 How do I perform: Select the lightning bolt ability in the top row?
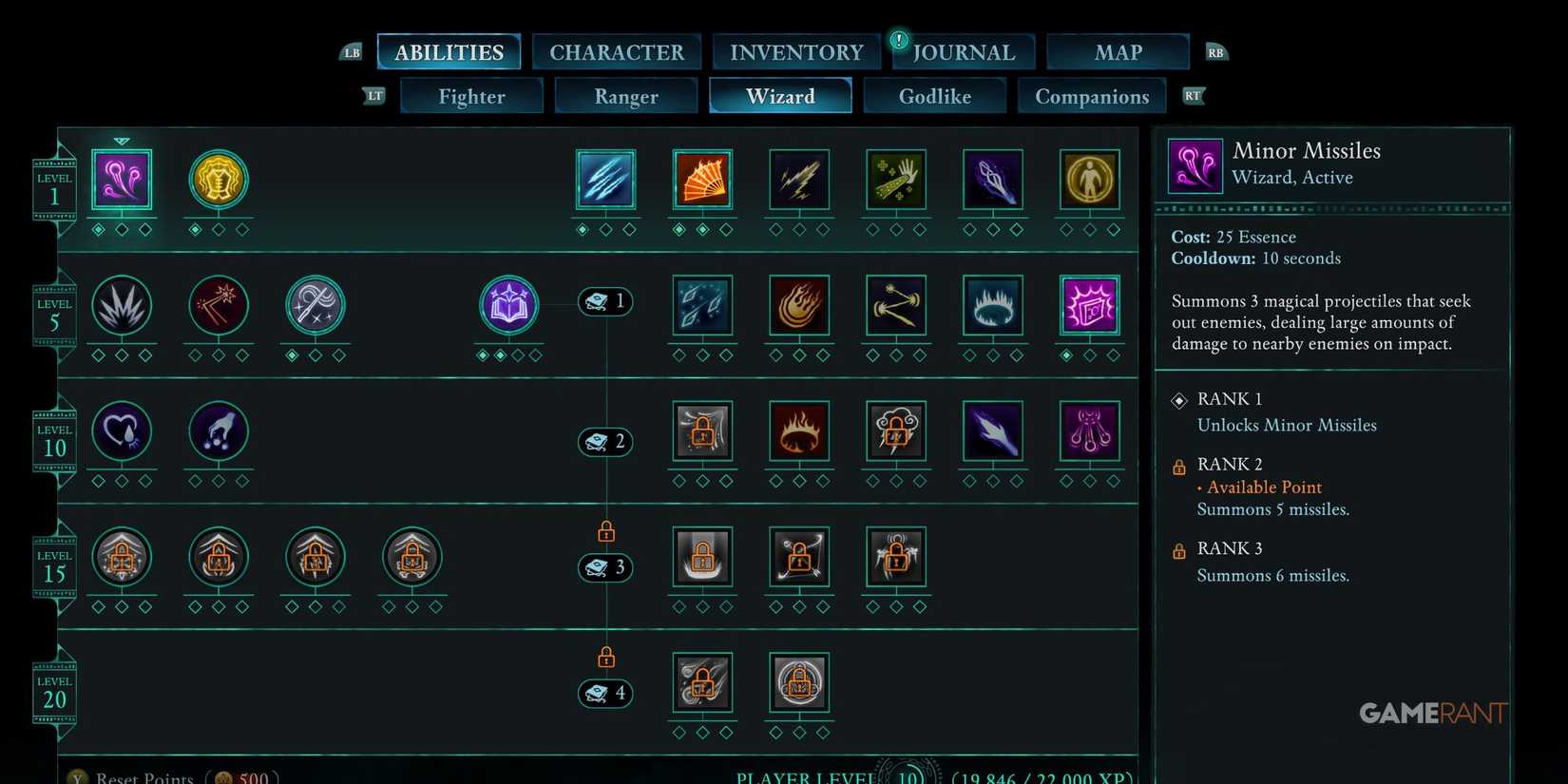click(x=799, y=181)
